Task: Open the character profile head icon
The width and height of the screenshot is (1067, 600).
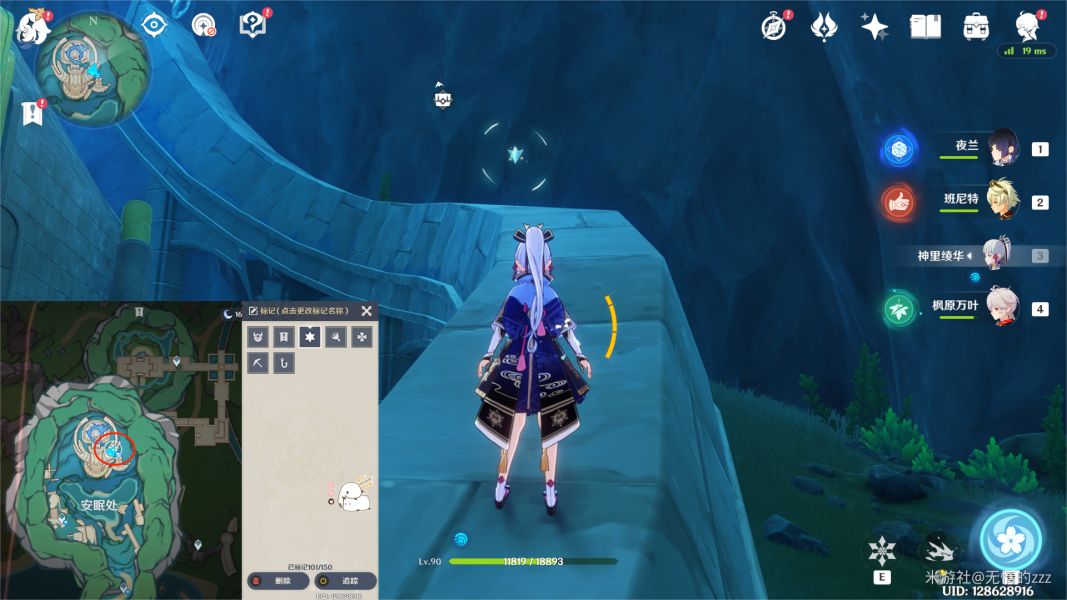Action: (1026, 26)
